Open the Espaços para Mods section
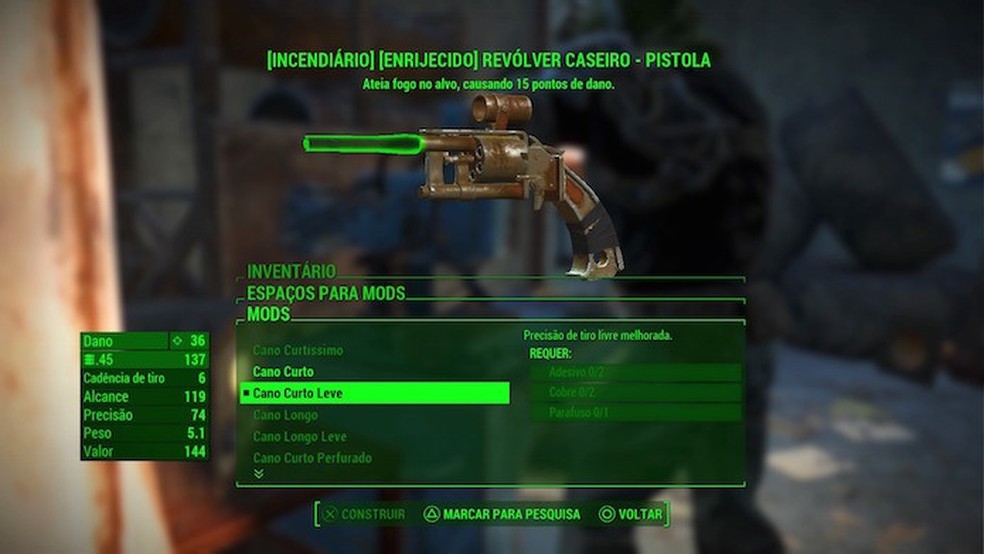 (326, 293)
